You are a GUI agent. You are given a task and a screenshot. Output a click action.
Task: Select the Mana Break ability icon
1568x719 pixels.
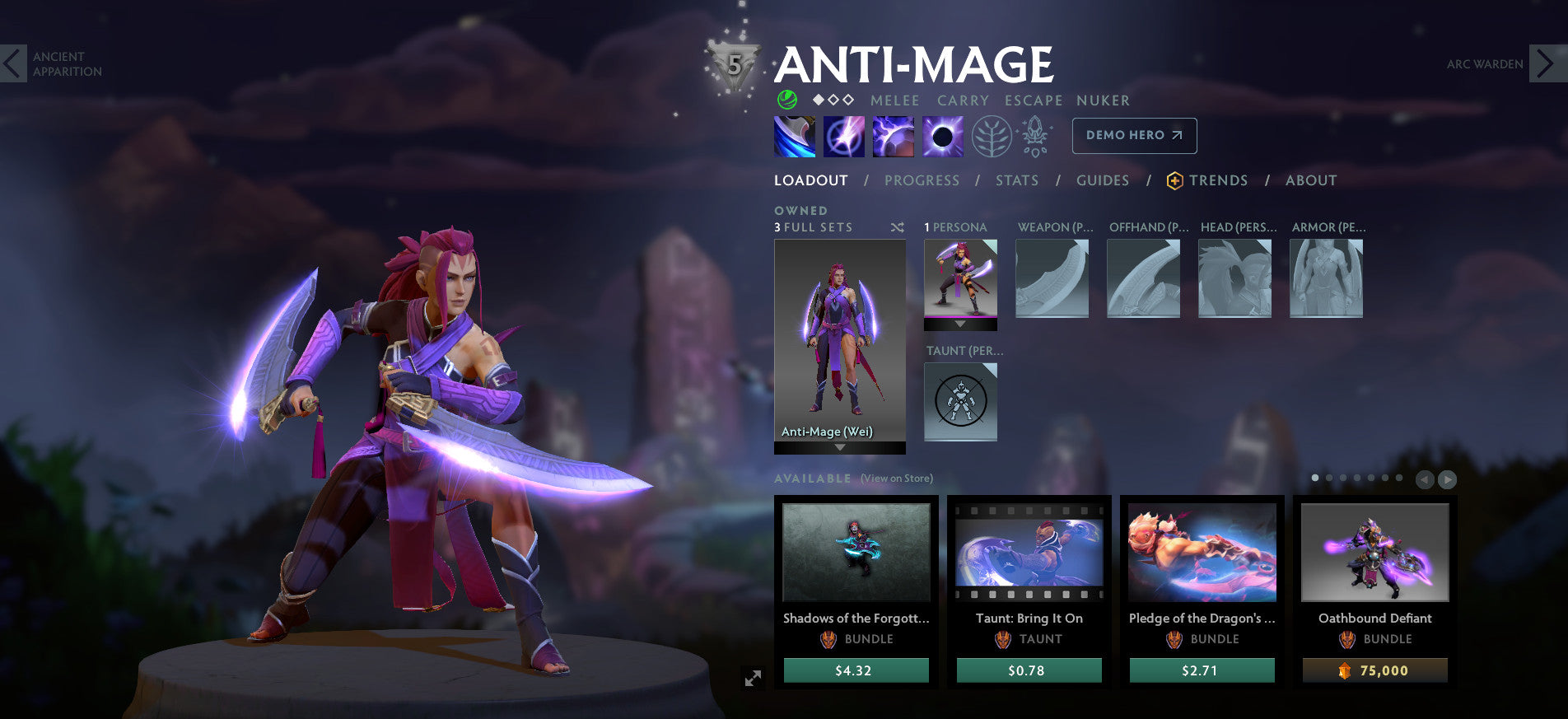pos(793,137)
